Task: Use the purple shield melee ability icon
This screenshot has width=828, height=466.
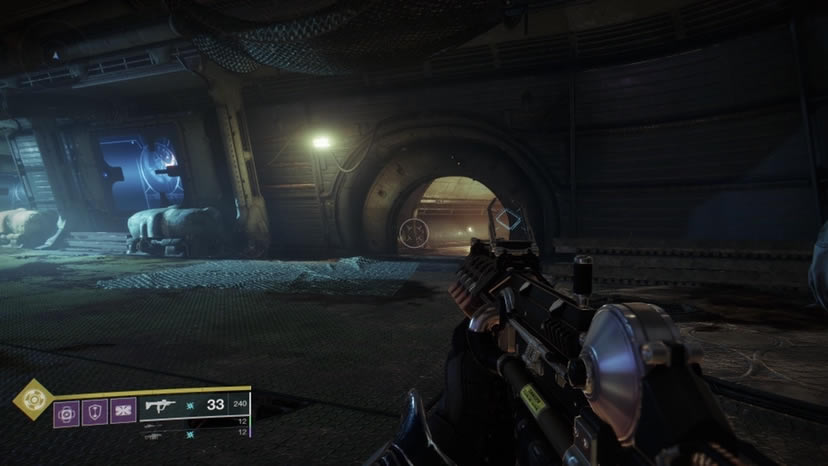Action: [95, 411]
